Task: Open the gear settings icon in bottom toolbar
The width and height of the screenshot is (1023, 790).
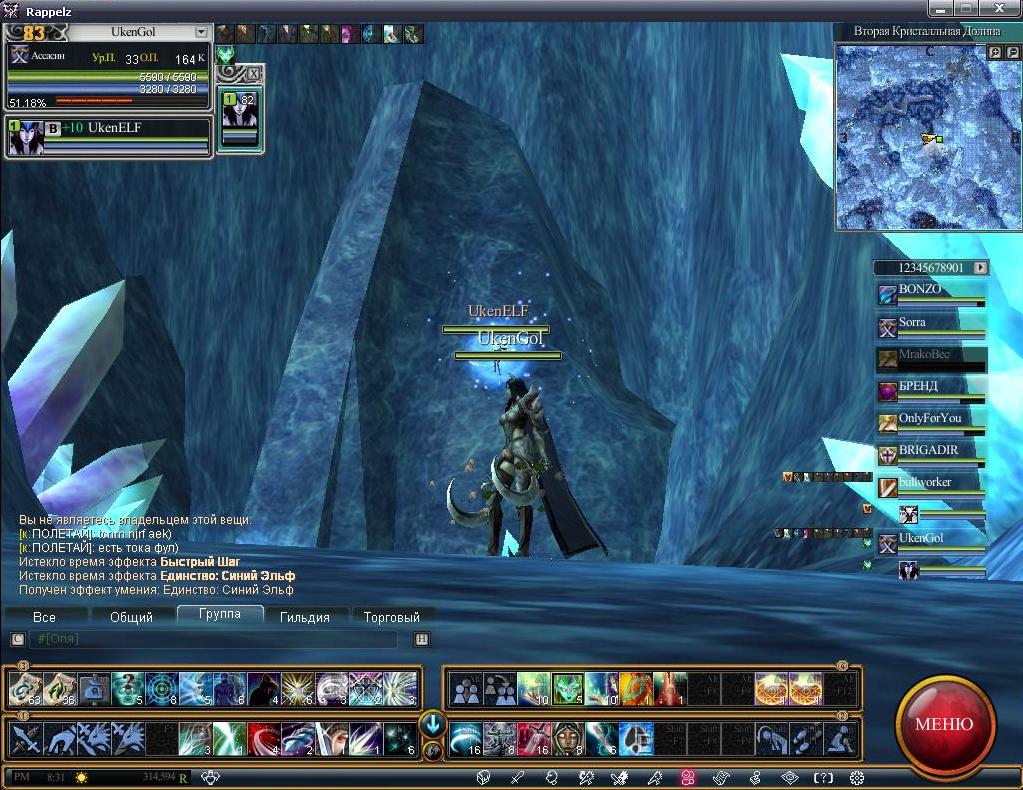Action: click(857, 777)
